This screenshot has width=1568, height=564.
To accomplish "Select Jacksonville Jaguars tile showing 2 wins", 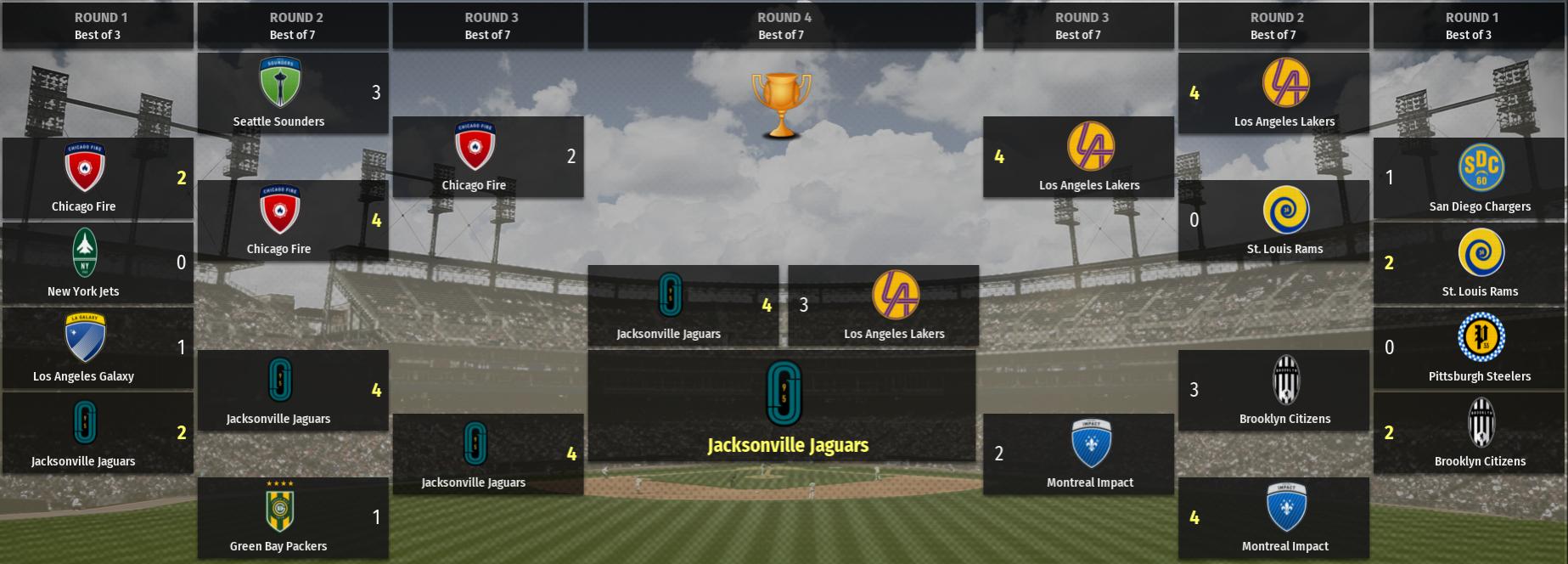I will point(98,432).
